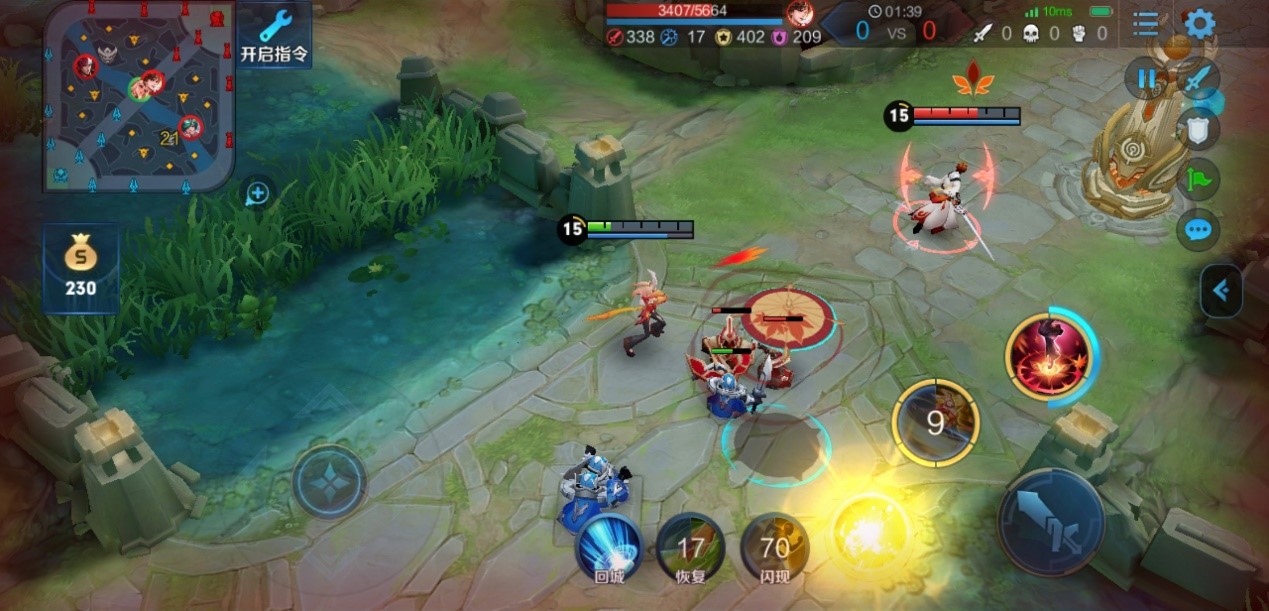Screen dimensions: 1269x611
Task: Open the scoreboard list menu
Action: click(1147, 23)
